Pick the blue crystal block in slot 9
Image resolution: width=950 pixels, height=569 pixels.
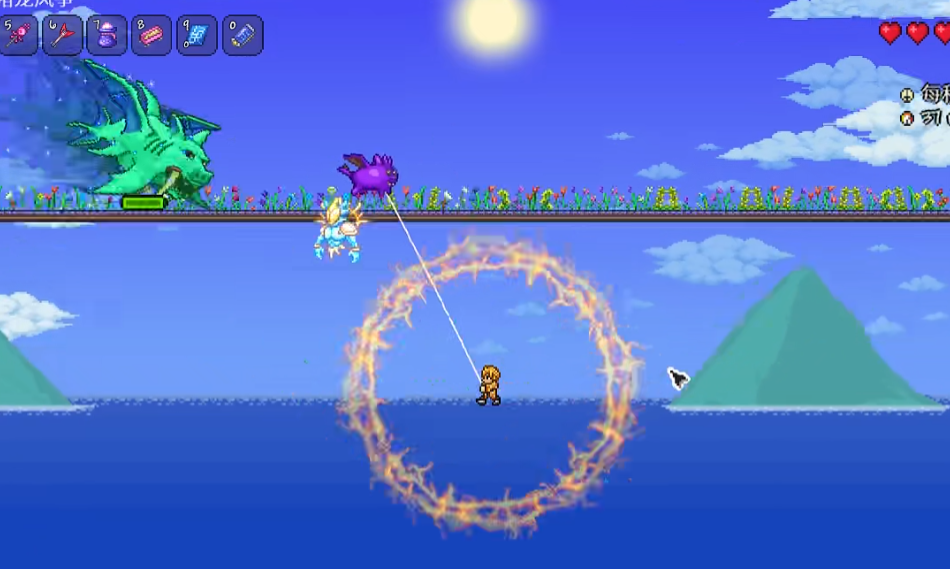[197, 35]
